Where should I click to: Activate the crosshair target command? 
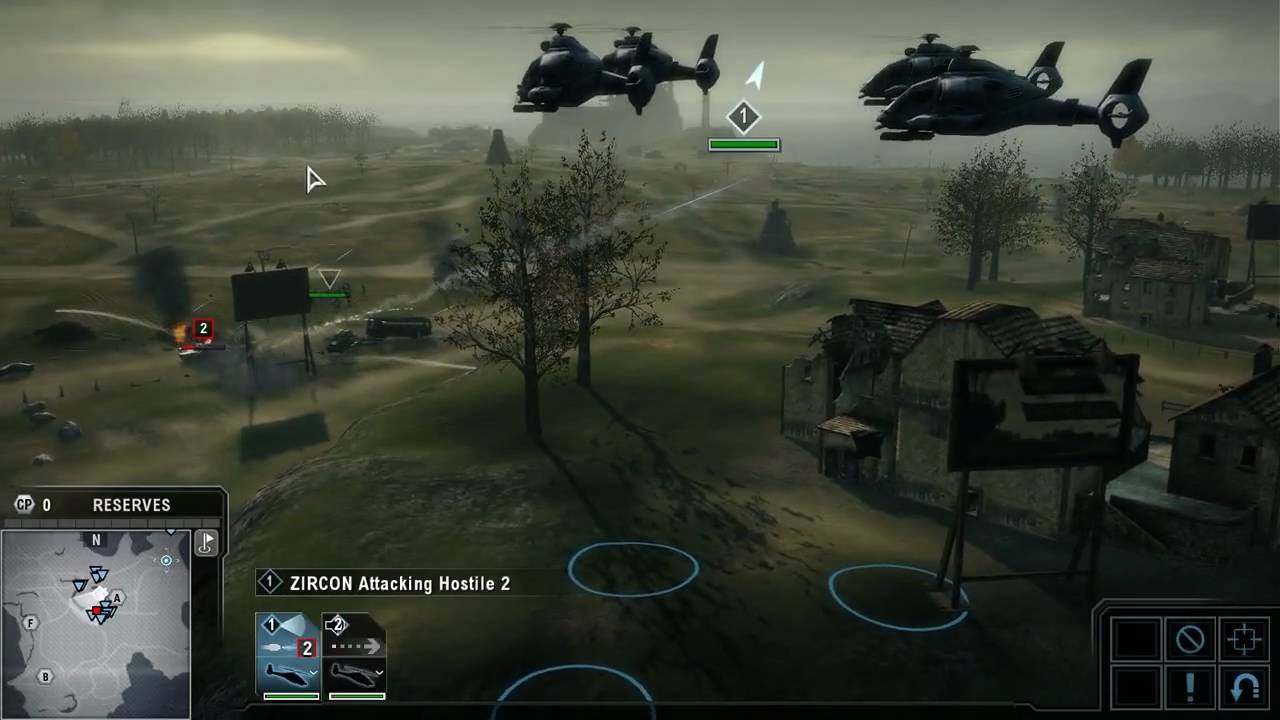[x=1244, y=639]
